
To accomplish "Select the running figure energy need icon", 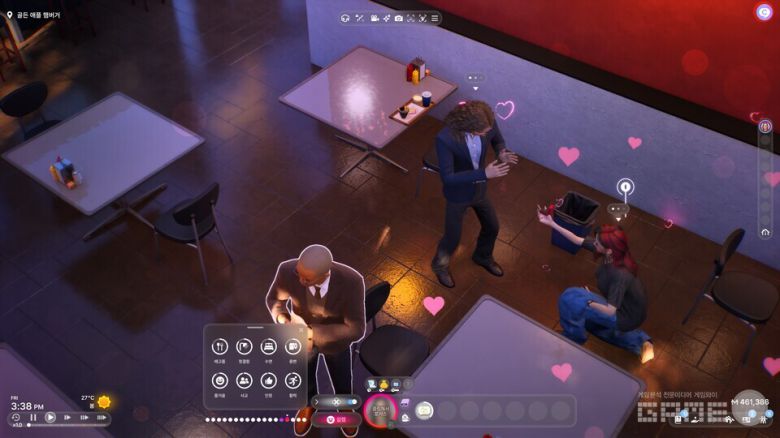I will pos(292,381).
